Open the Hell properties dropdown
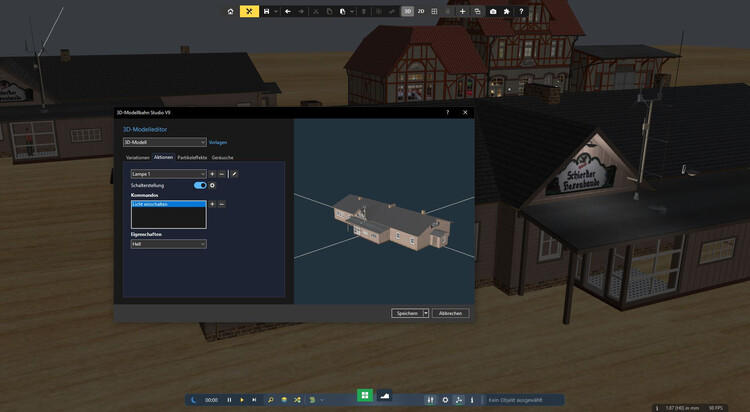Screen dimensions: 750x412 click(168, 243)
